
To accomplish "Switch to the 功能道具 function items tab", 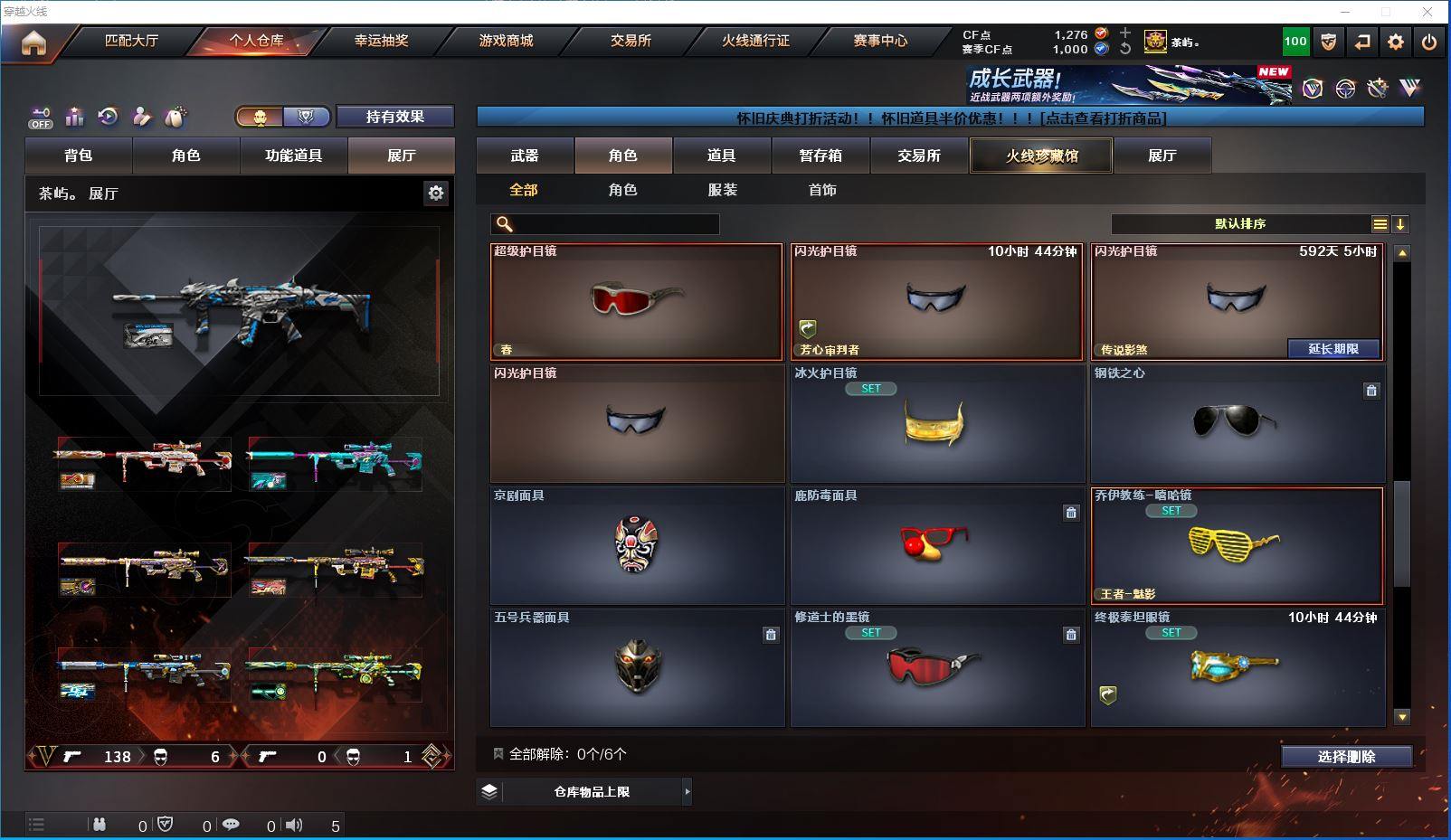I will (x=293, y=156).
